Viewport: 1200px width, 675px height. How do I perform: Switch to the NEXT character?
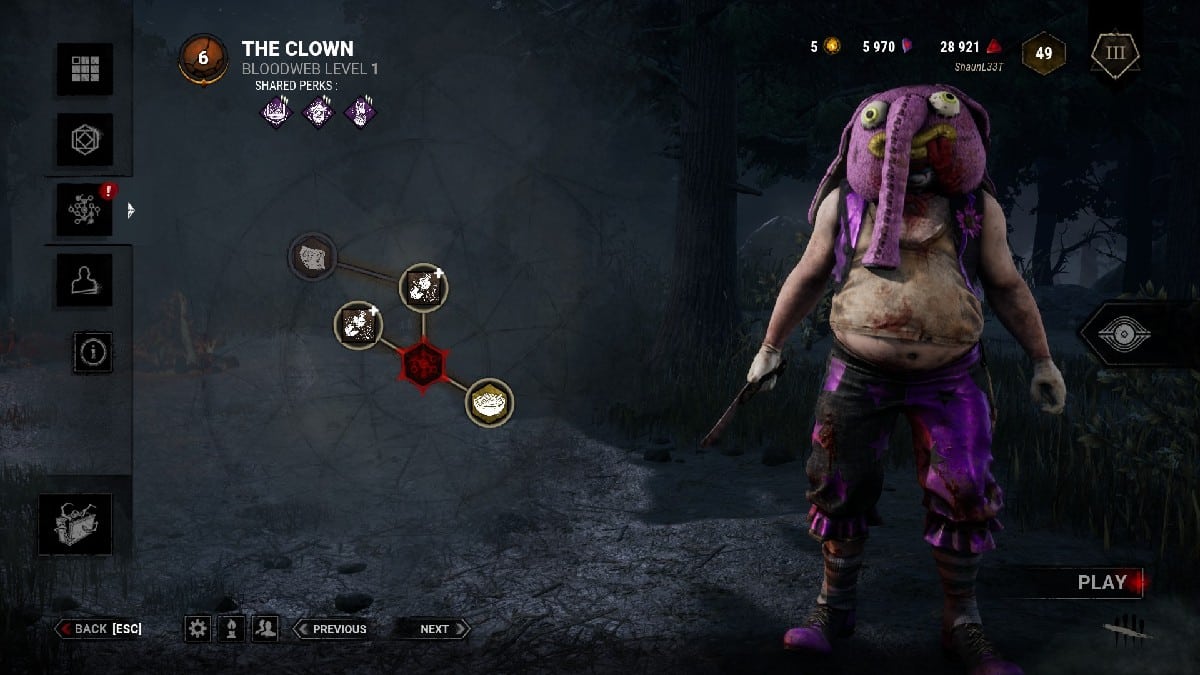point(433,628)
